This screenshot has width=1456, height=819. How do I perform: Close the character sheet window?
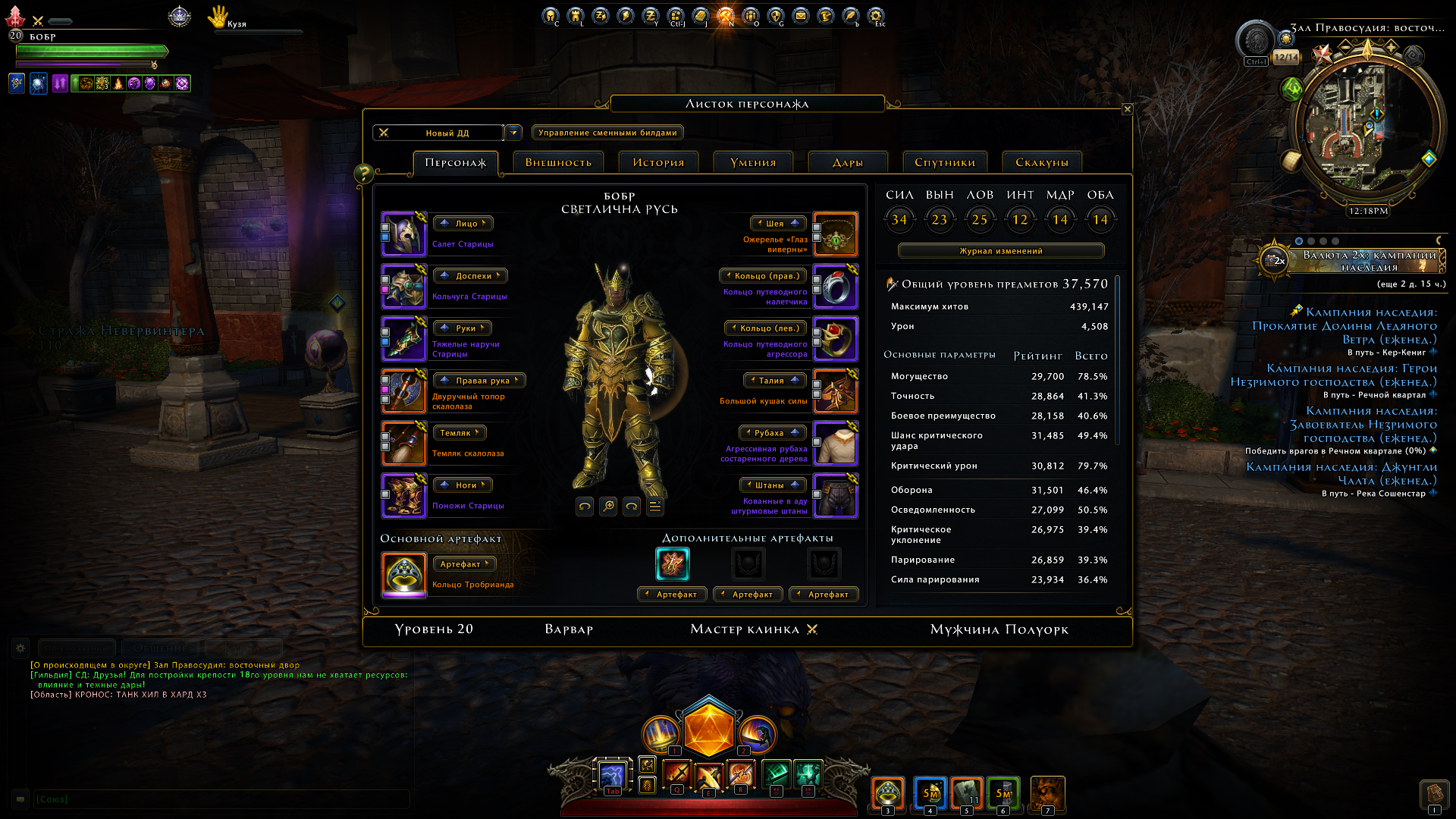(1127, 109)
